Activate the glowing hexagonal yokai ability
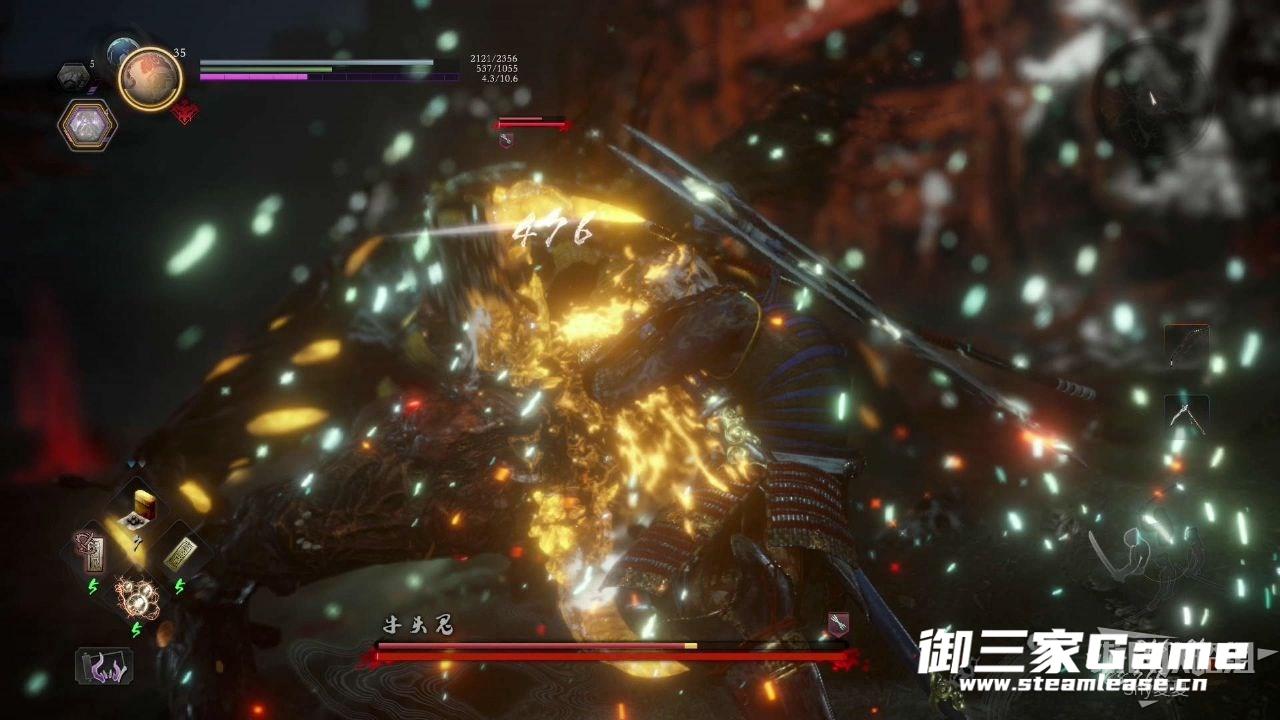Viewport: 1280px width, 720px height. (x=87, y=125)
